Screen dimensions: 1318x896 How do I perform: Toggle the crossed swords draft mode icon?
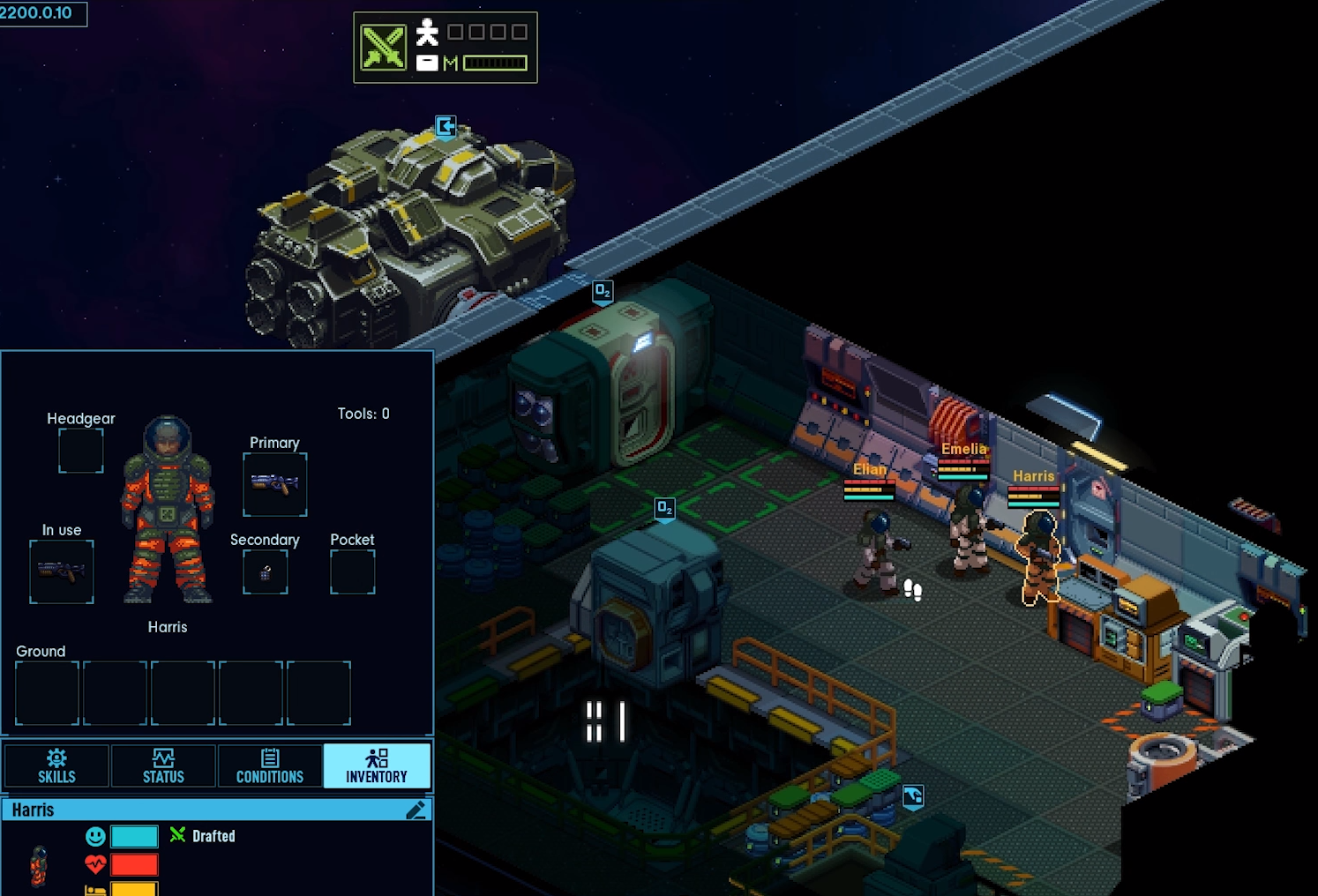tap(384, 48)
